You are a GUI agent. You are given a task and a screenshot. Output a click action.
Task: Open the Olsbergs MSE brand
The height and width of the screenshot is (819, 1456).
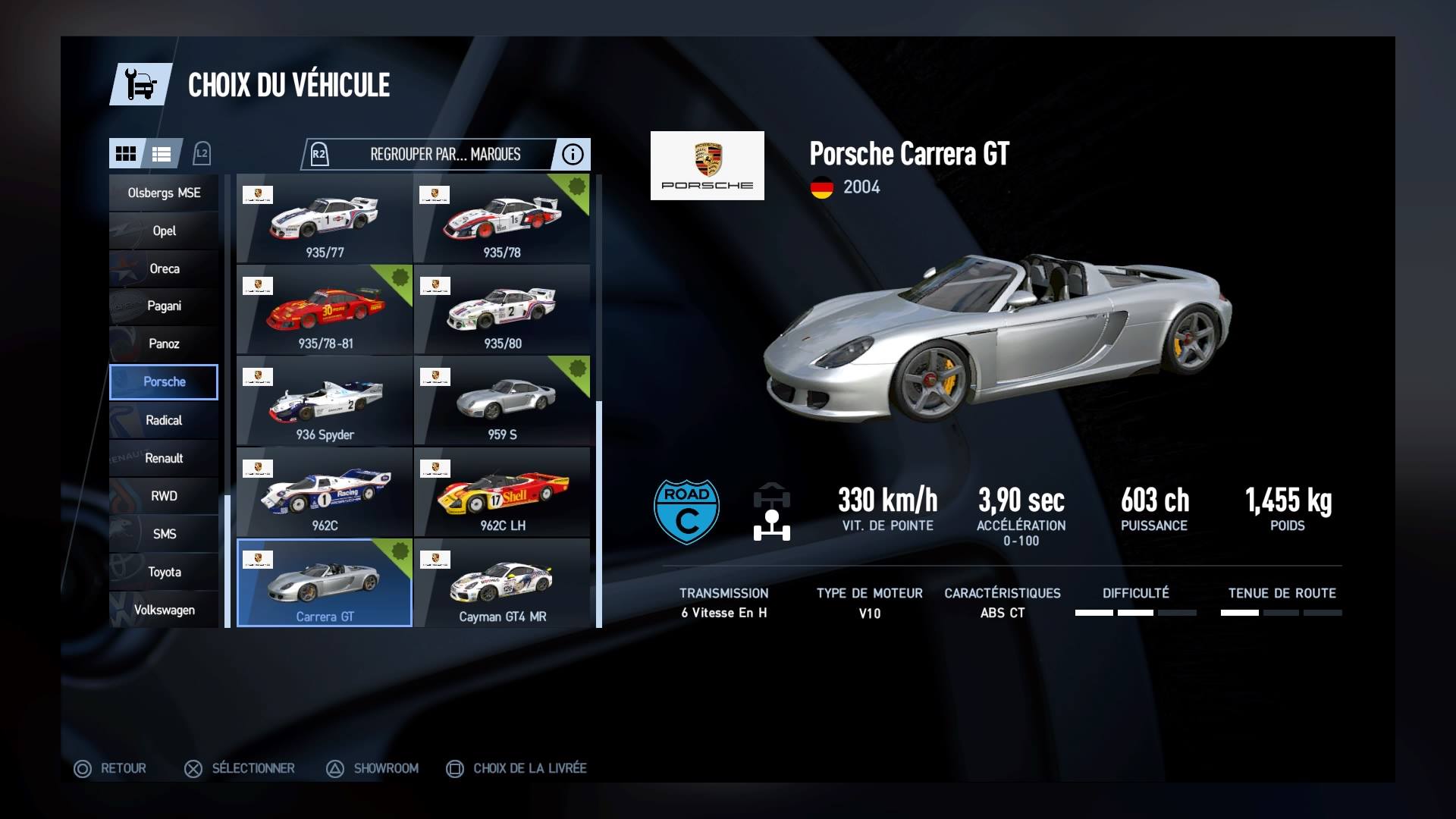pos(164,193)
